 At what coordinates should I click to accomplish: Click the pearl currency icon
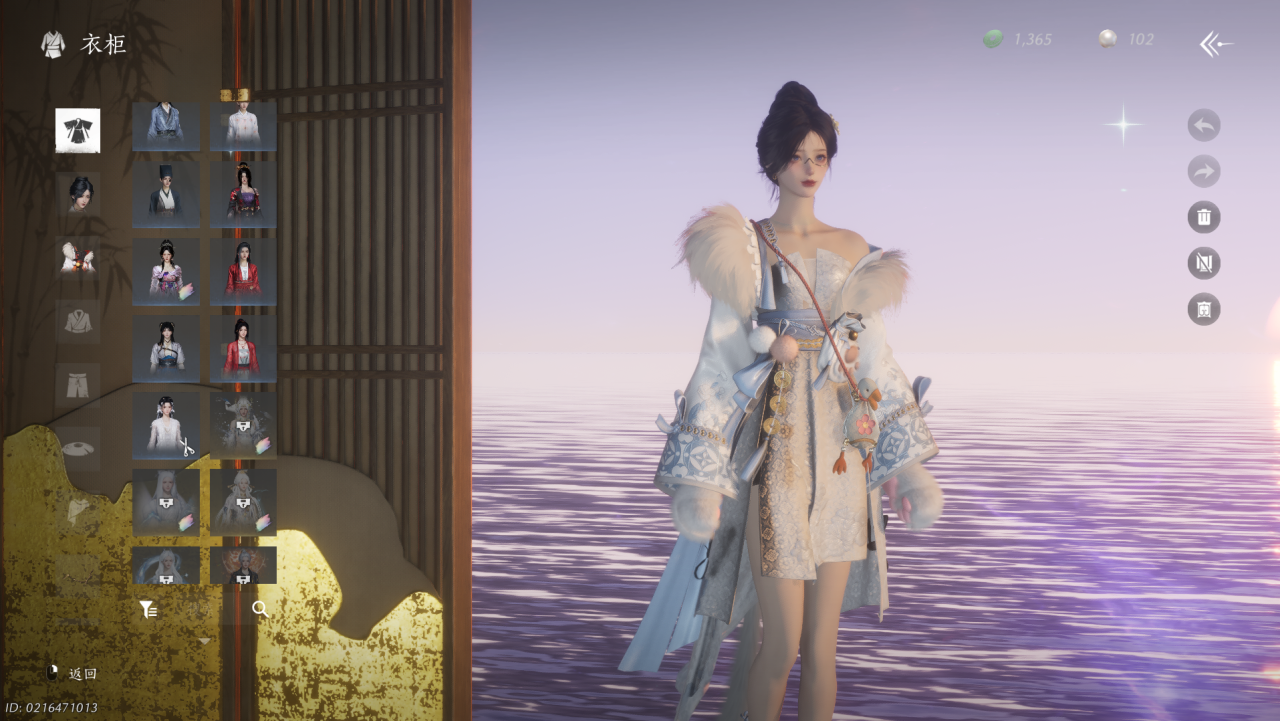1108,39
